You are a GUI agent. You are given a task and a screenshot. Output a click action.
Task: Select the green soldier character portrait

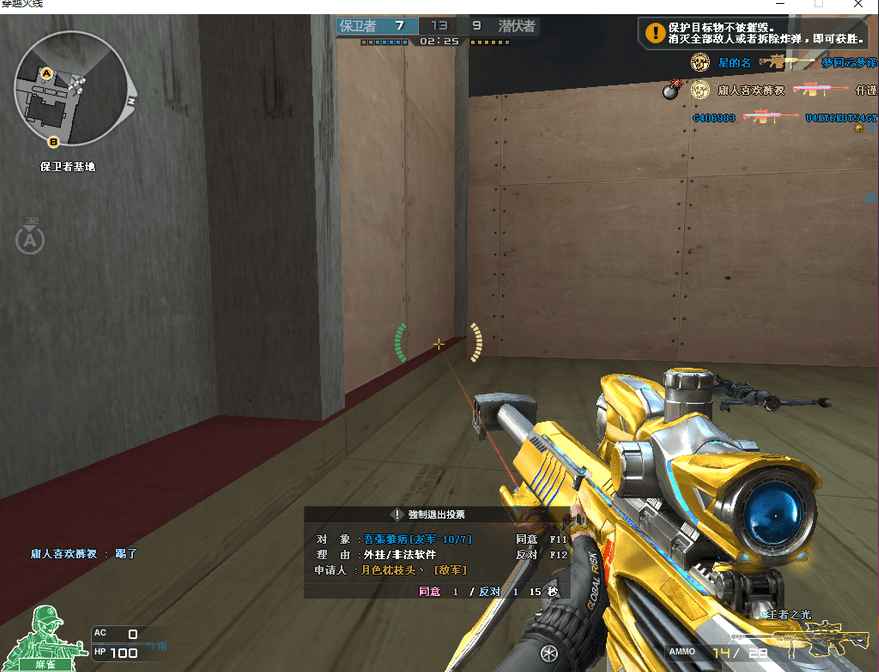46,635
